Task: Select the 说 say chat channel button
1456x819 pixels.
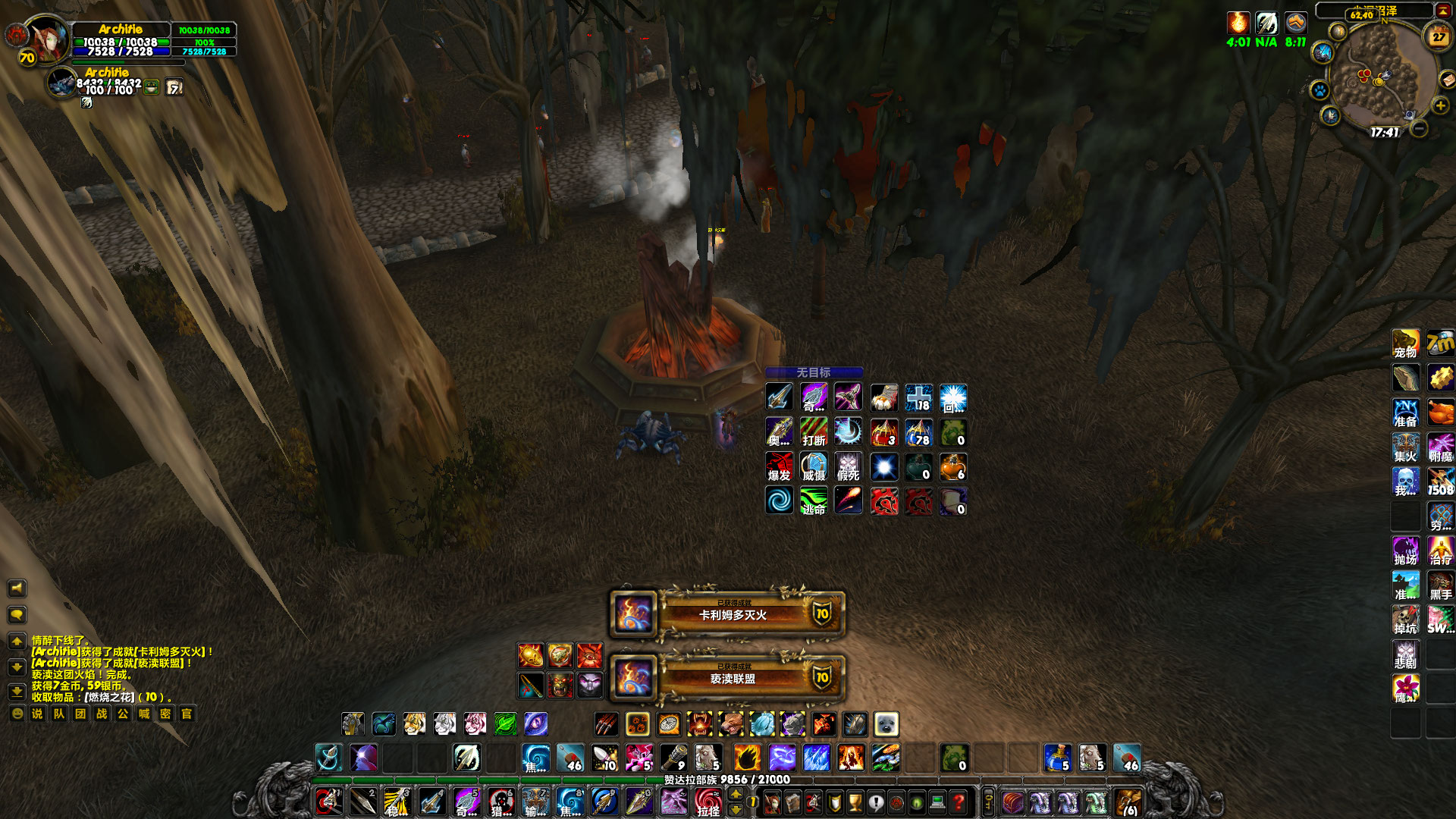Action: coord(37,714)
